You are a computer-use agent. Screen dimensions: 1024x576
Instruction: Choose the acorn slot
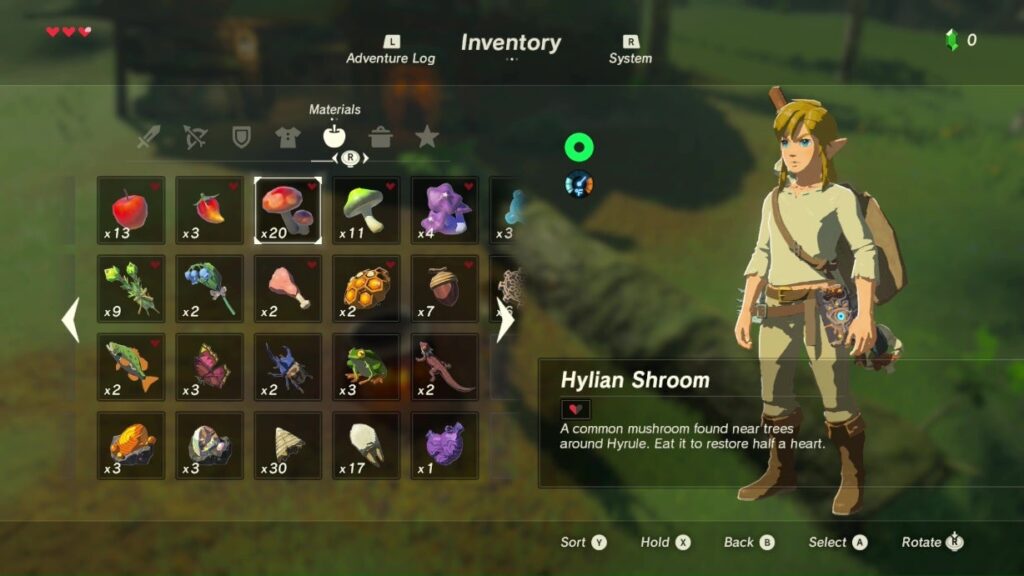444,288
